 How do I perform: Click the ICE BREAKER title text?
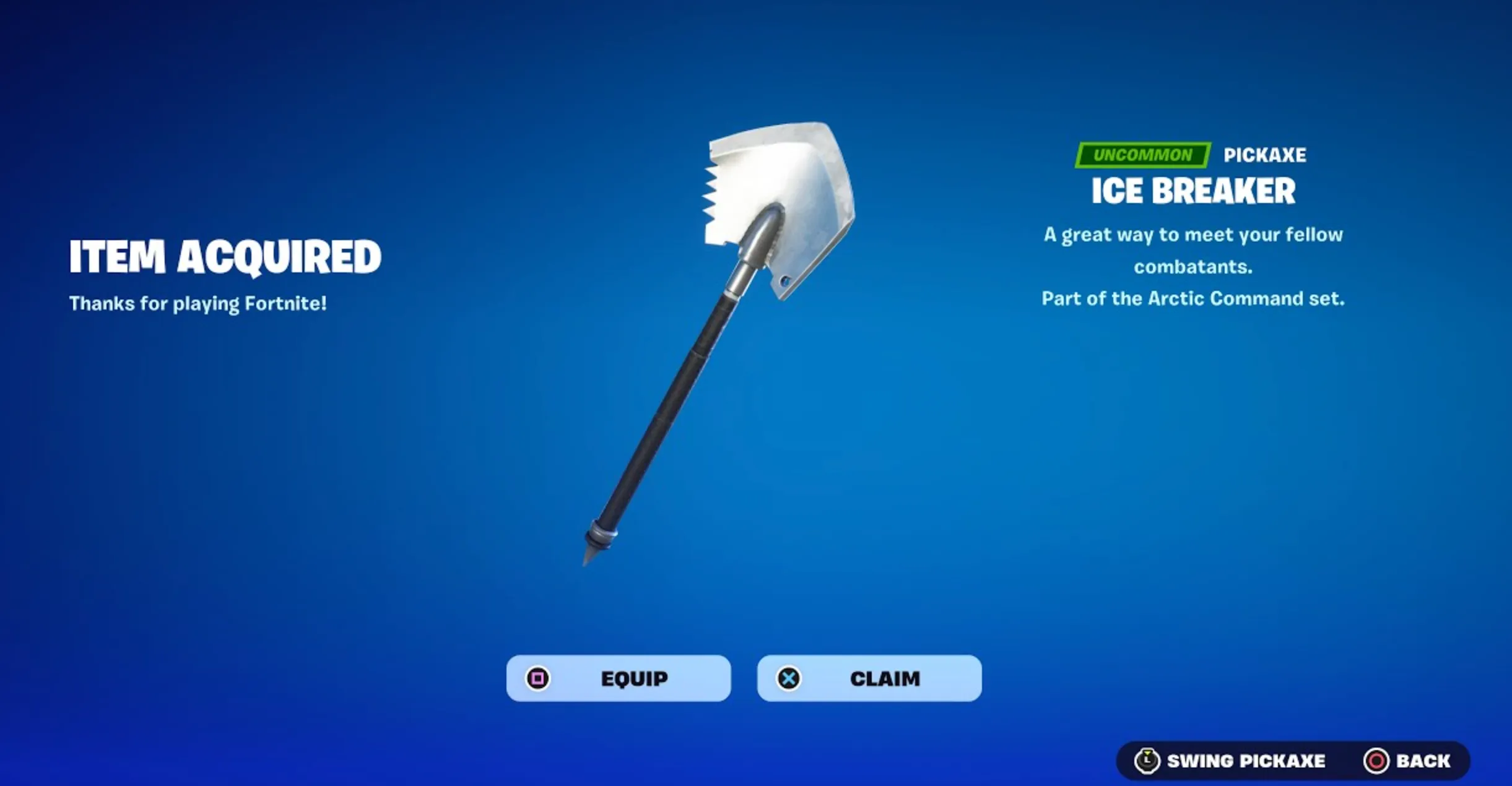click(x=1193, y=191)
